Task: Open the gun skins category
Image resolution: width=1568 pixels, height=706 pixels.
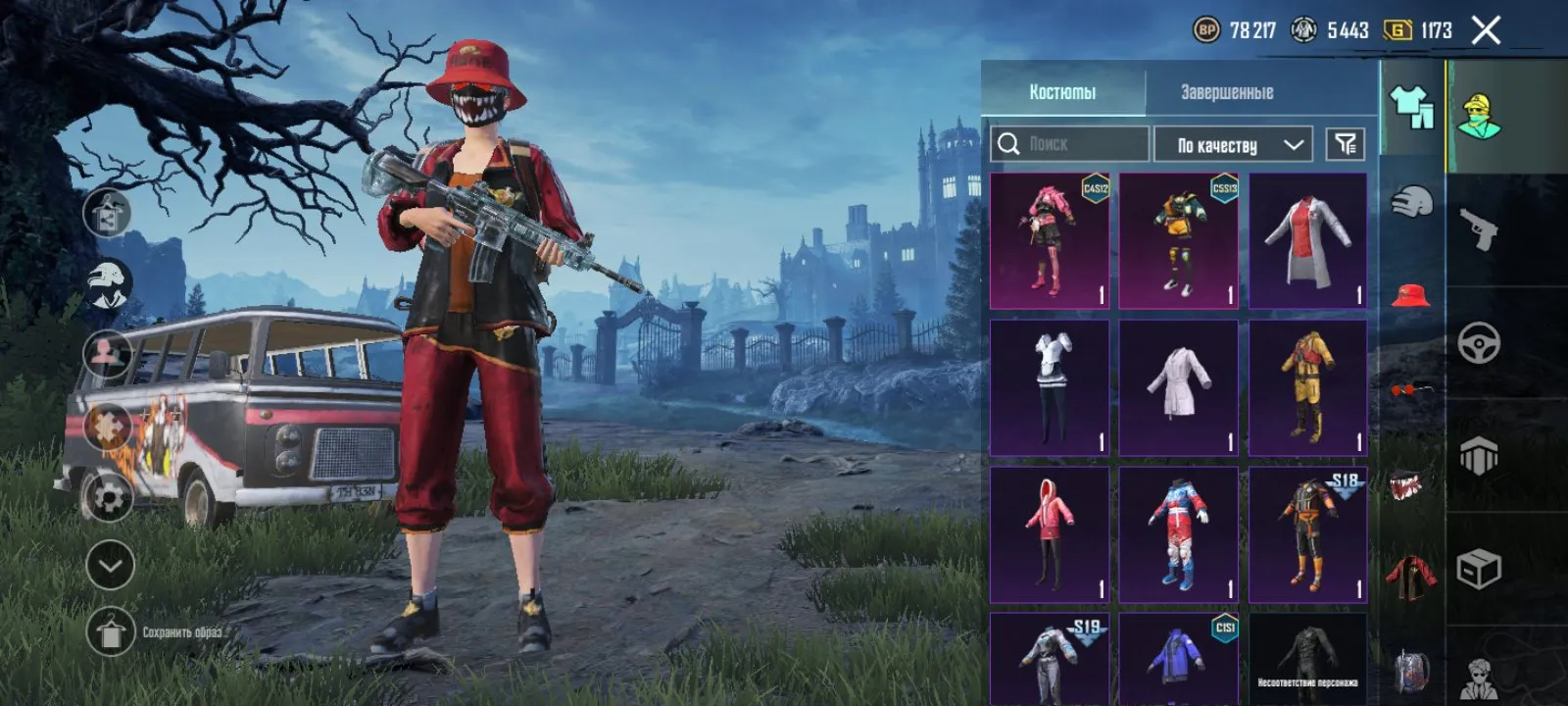Action: 1482,227
